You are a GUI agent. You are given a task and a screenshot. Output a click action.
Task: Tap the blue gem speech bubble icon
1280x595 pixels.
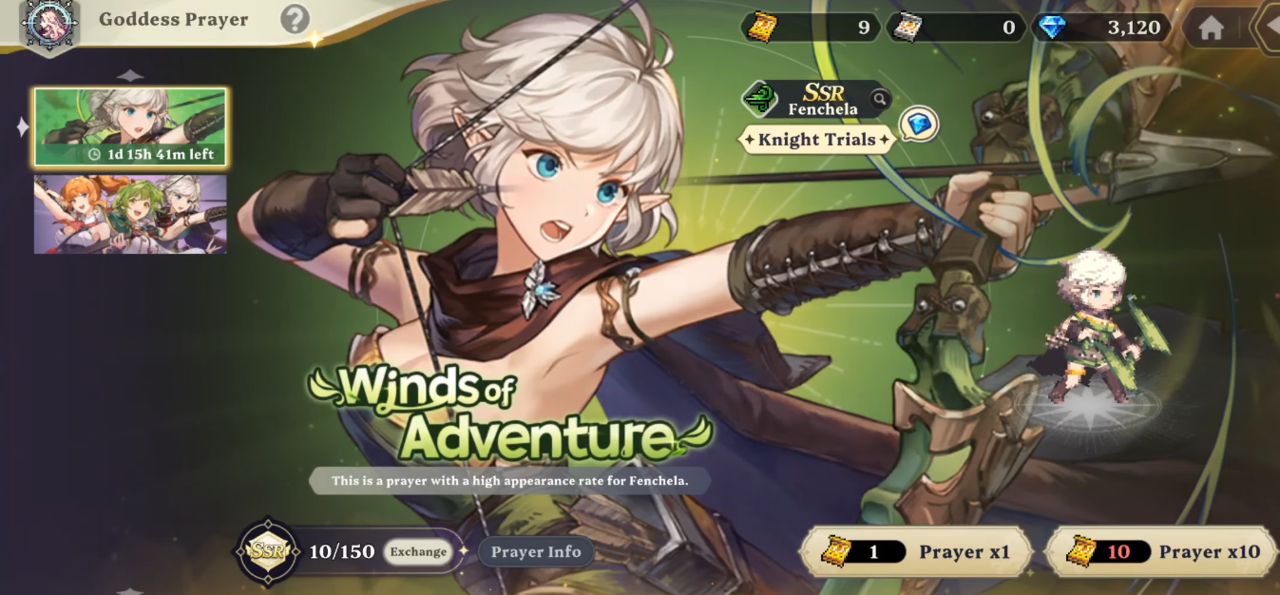[918, 124]
